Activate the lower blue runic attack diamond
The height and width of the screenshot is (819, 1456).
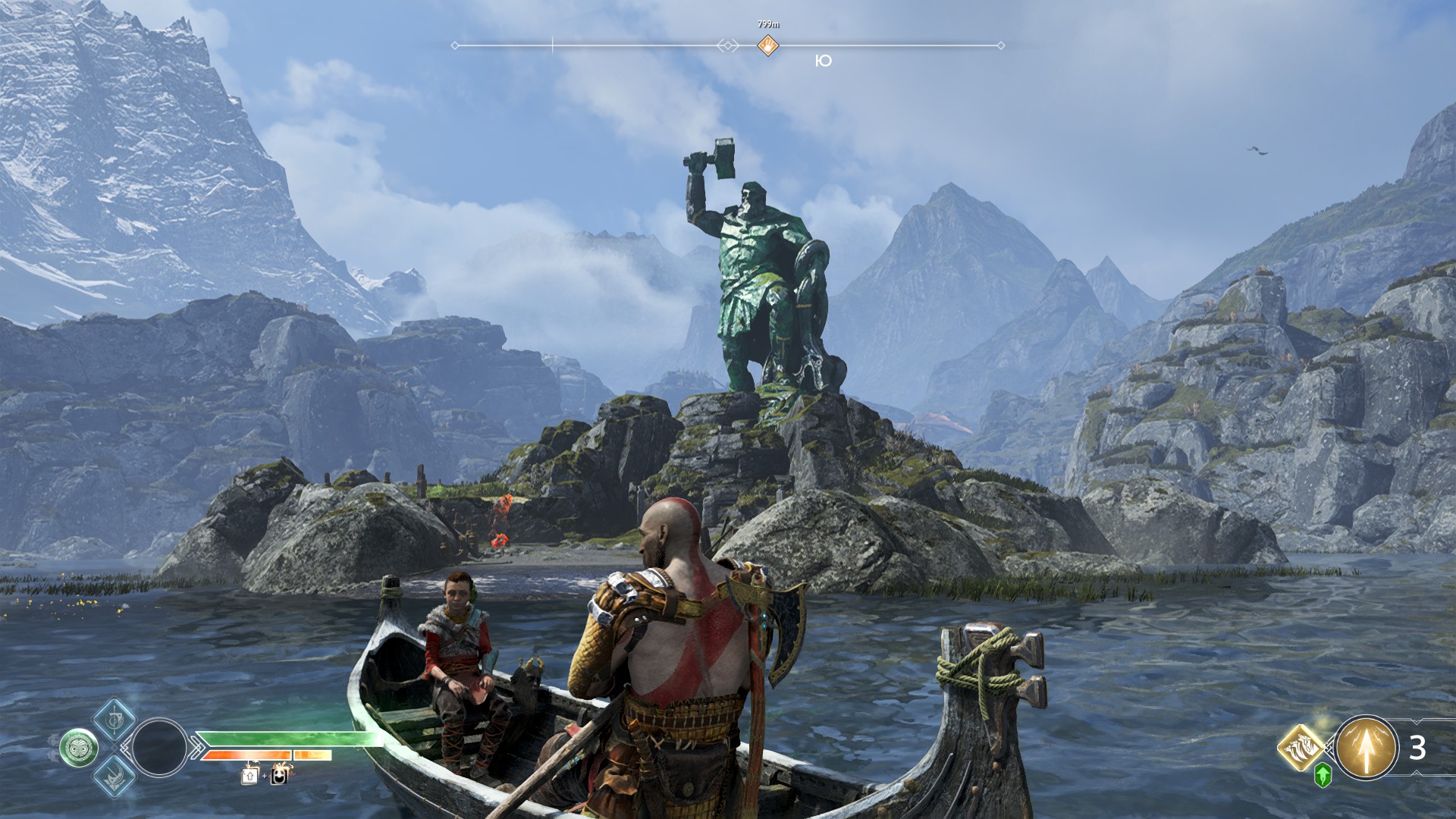(x=114, y=777)
